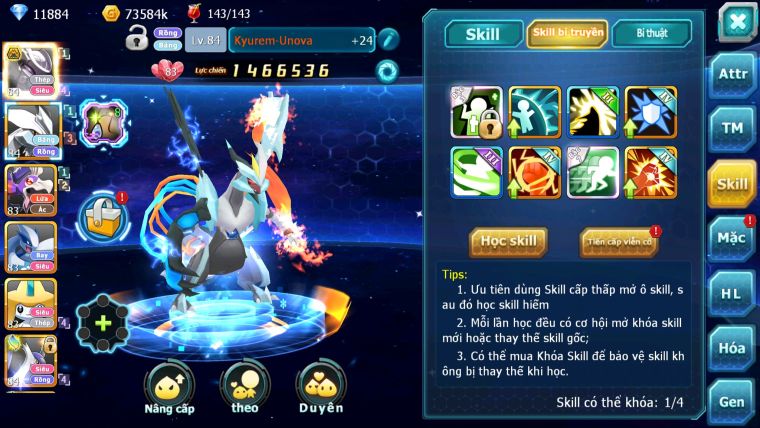The width and height of the screenshot is (760, 428).
Task: Open the Attr side tab
Action: coord(732,75)
